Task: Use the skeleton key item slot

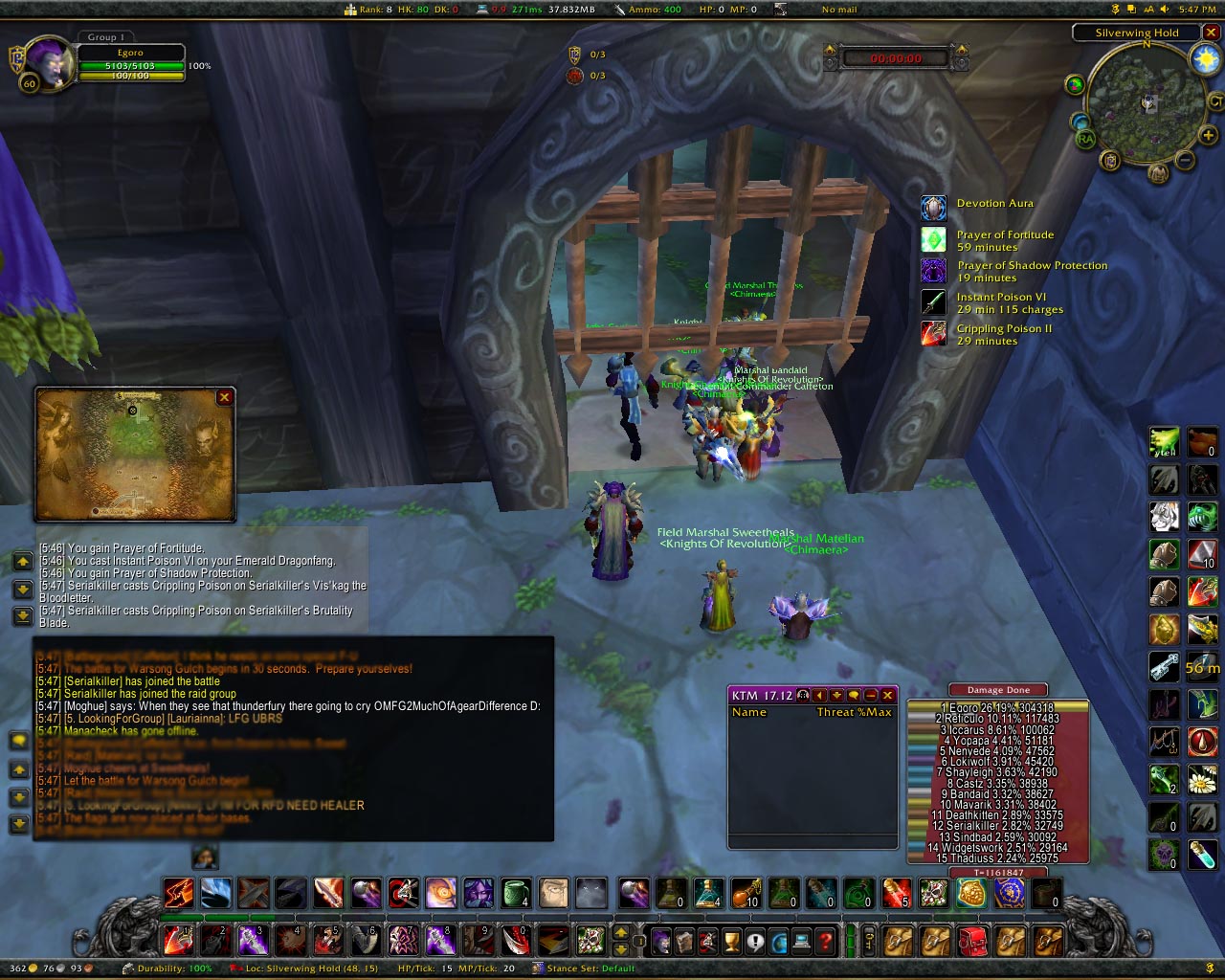Action: pos(1164,667)
